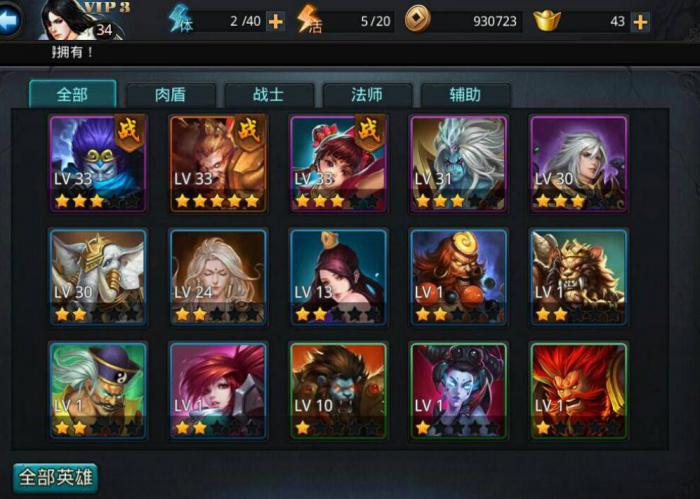Screen dimensions: 700x499
Task: Add stamina with the plus next to 2/40
Action: 276,21
